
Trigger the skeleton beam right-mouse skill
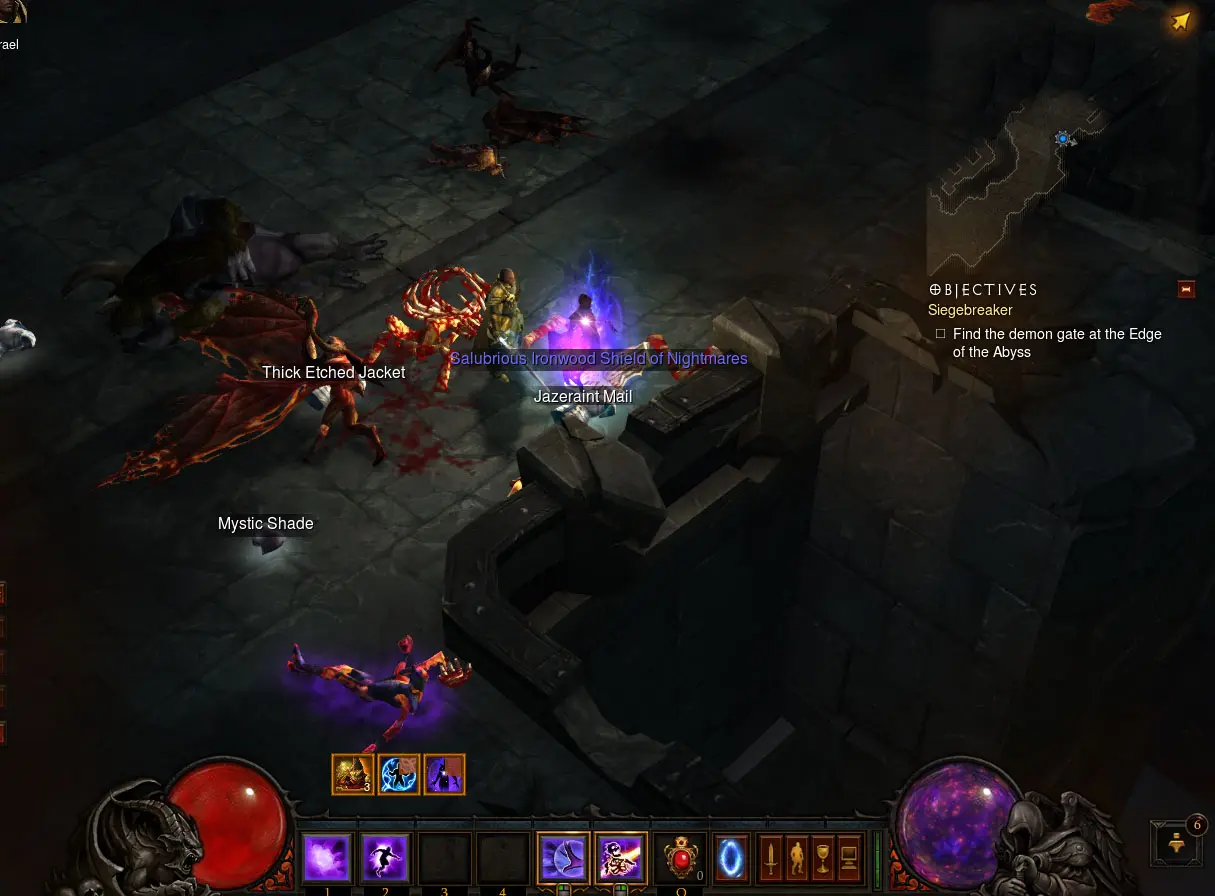click(621, 858)
